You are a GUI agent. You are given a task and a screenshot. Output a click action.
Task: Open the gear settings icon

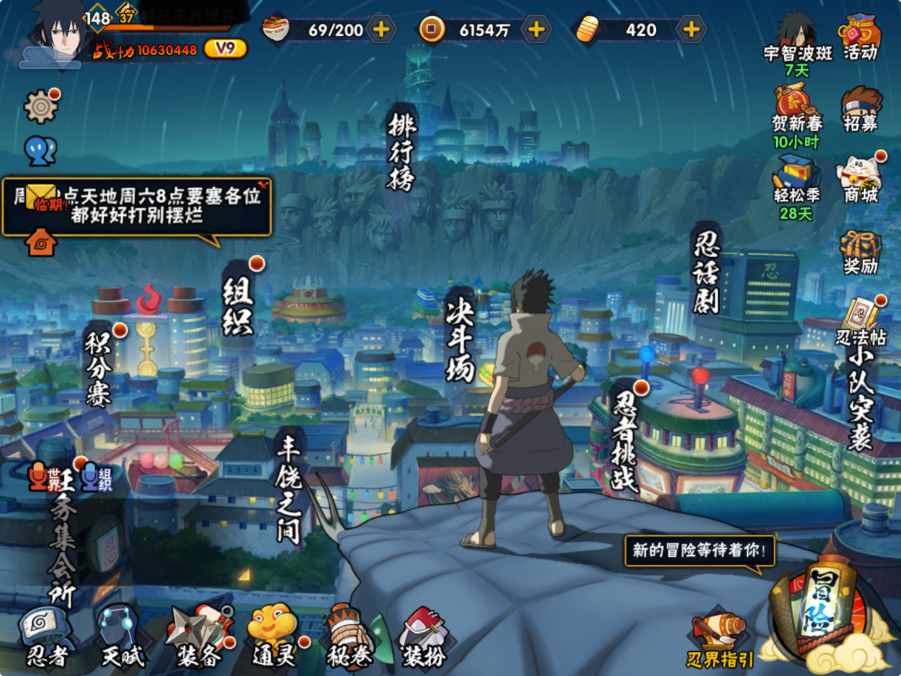pos(41,106)
